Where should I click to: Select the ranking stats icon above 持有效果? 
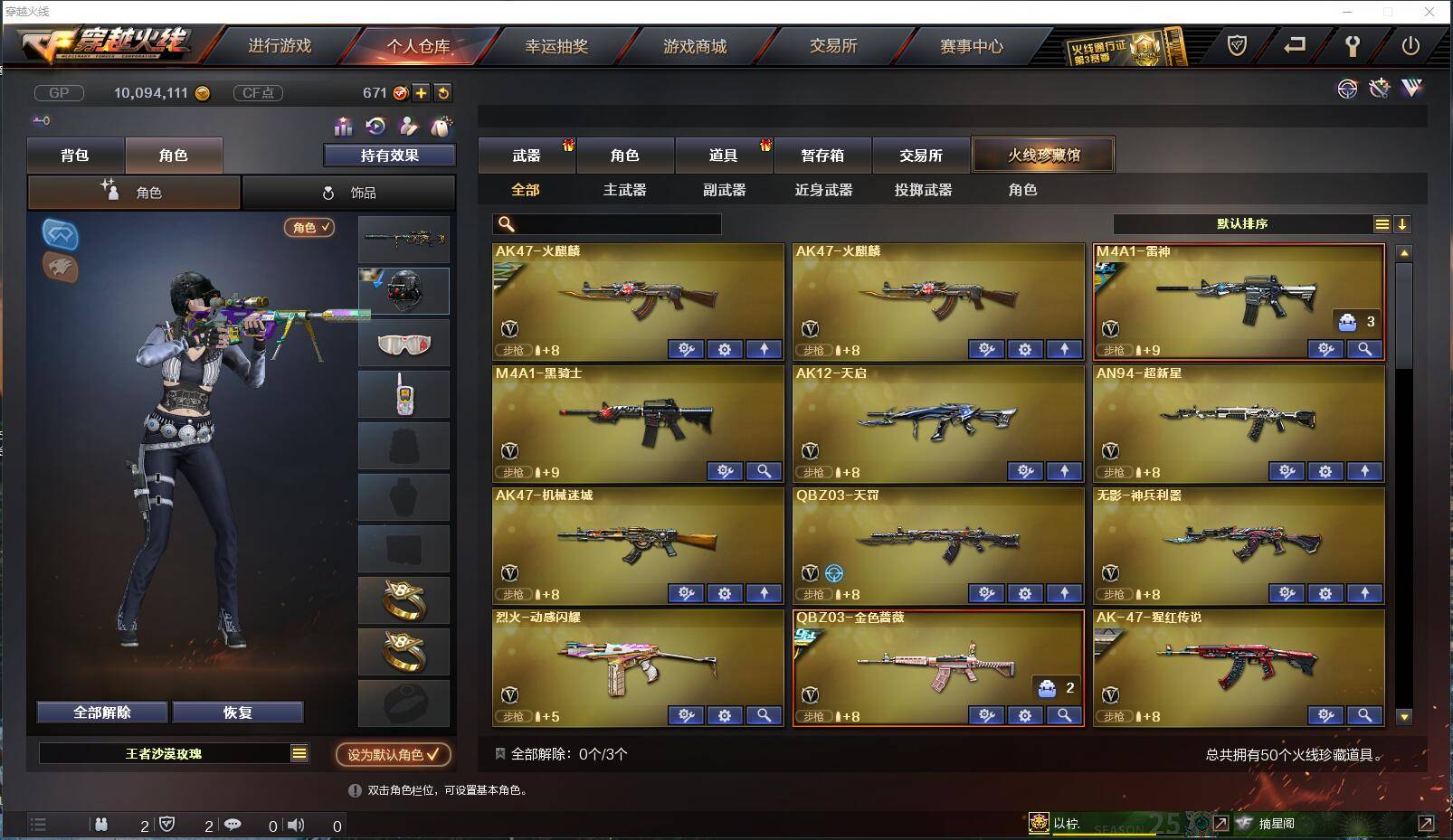(x=344, y=127)
